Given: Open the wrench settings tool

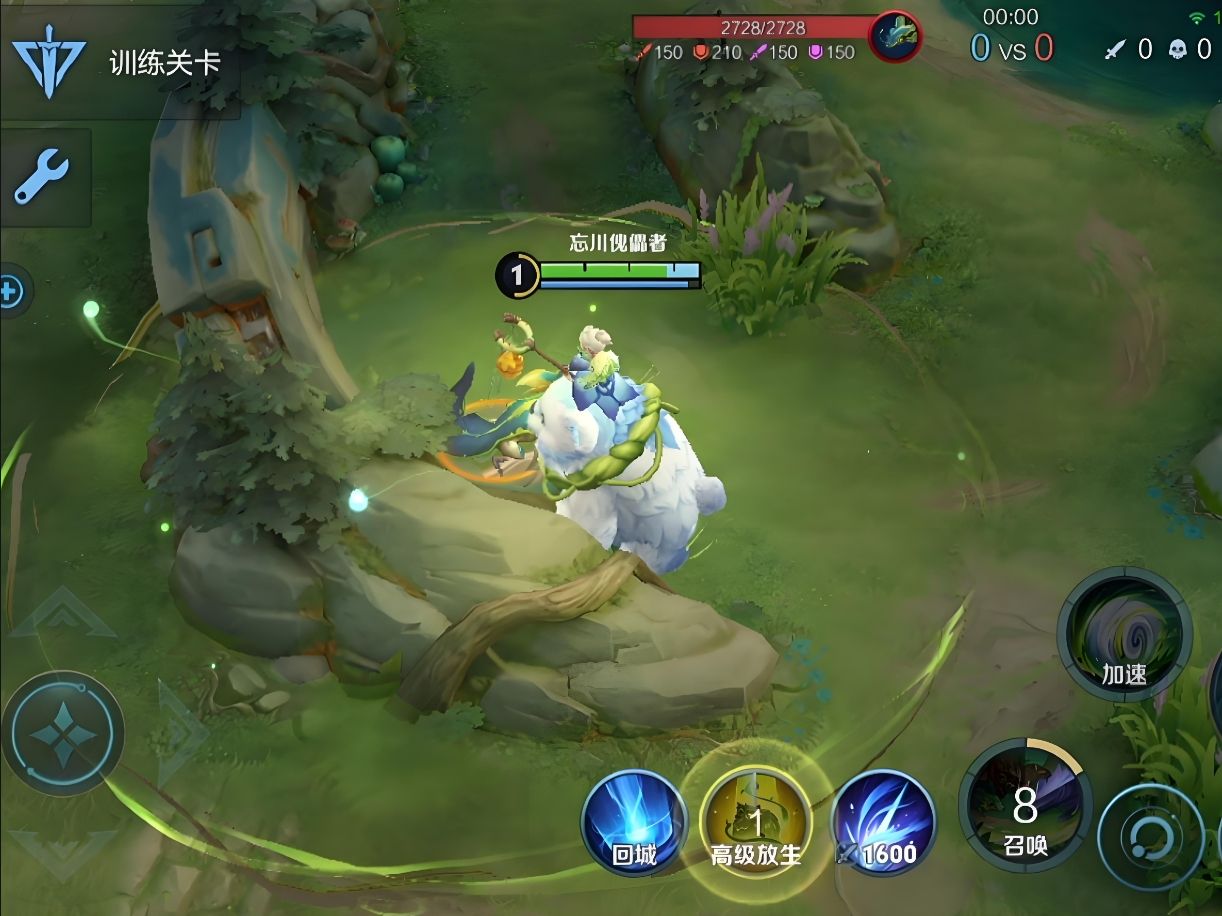Looking at the screenshot, I should pos(42,177).
